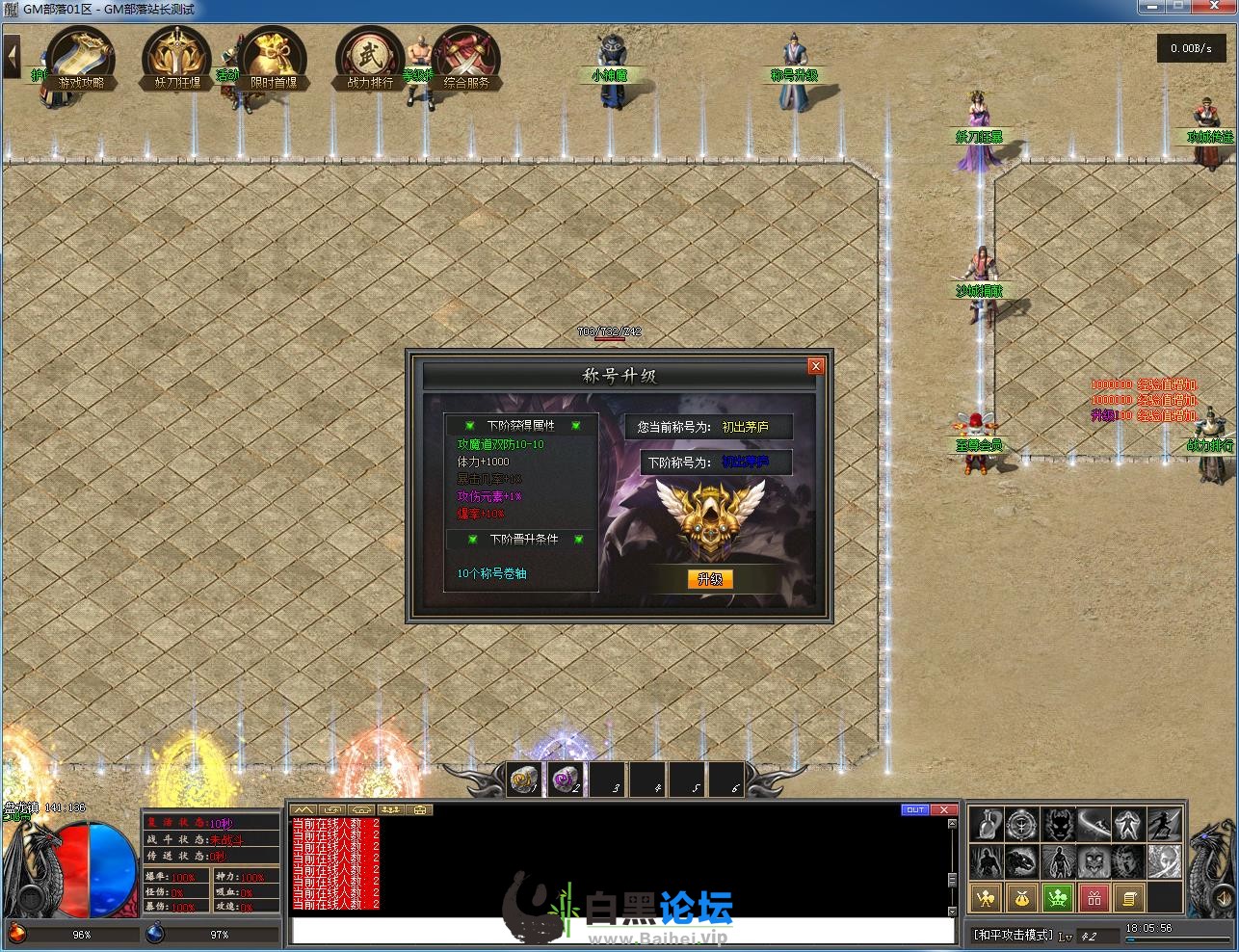This screenshot has height=952, width=1239.
Task: Close the 称号升级 title upgrade window
Action: [x=816, y=366]
